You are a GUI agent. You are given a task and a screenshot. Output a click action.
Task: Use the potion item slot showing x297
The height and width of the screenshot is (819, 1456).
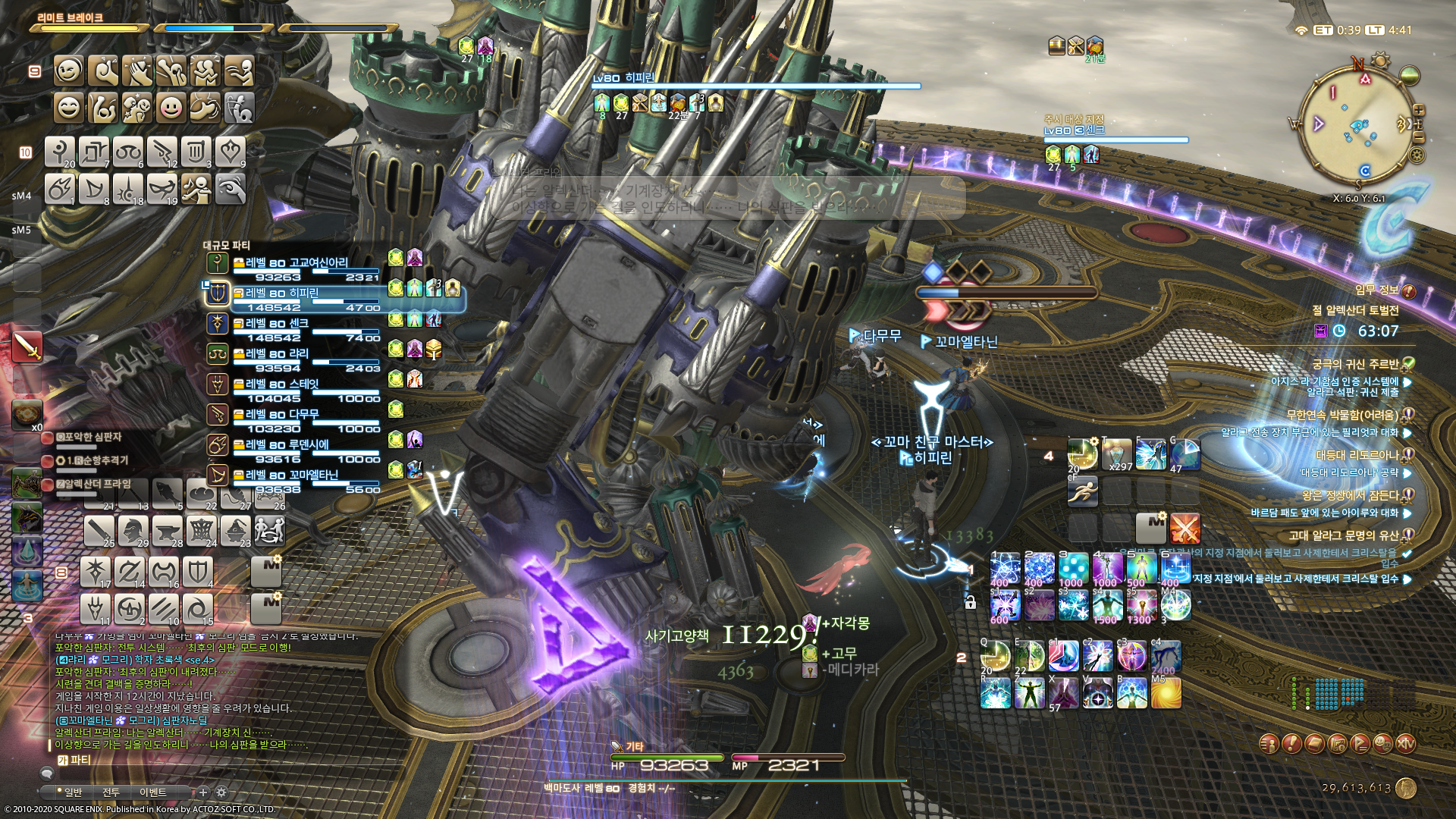tap(1117, 453)
